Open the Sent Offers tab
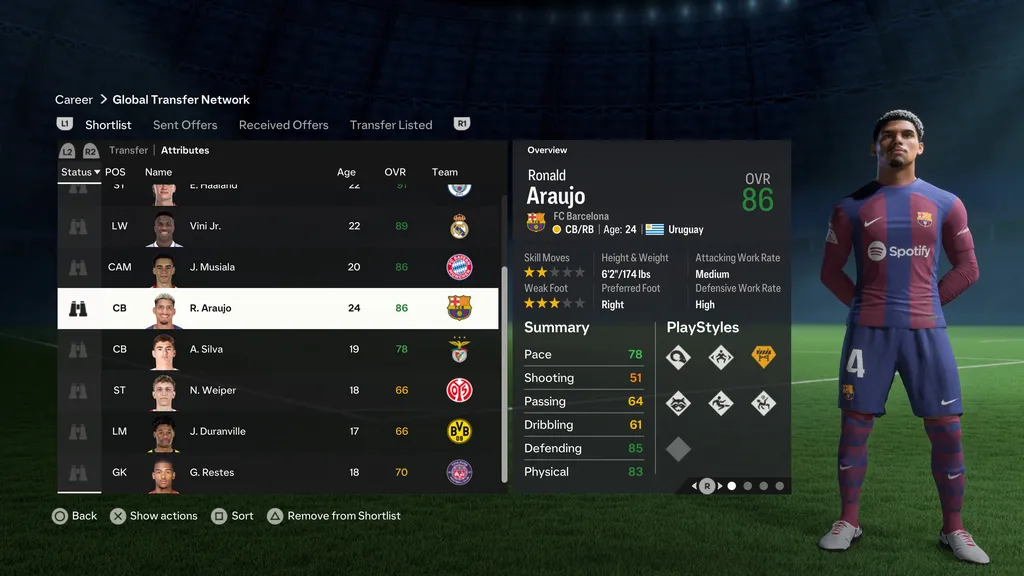The width and height of the screenshot is (1024, 576). [185, 125]
